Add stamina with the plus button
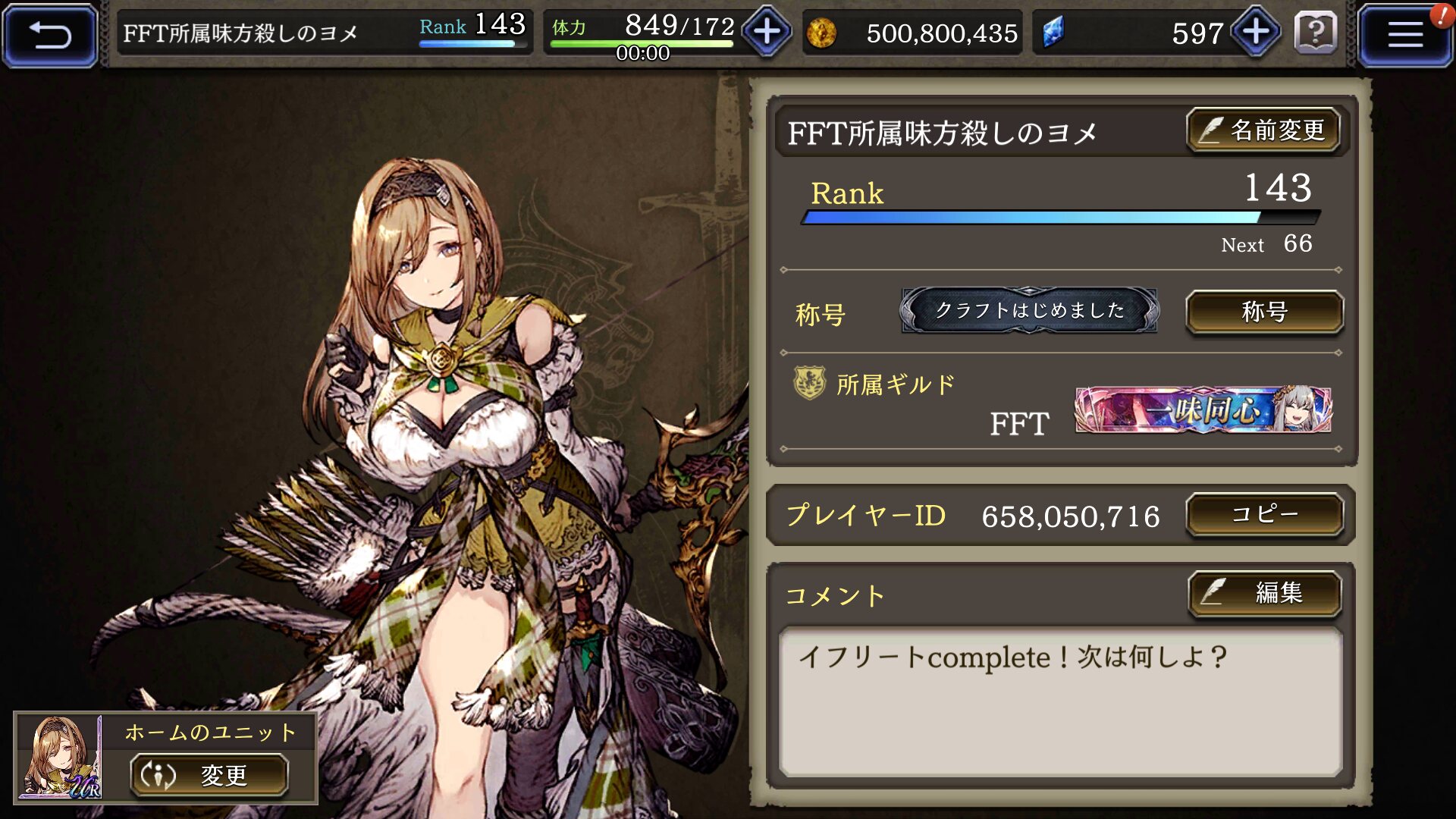 pos(767,32)
